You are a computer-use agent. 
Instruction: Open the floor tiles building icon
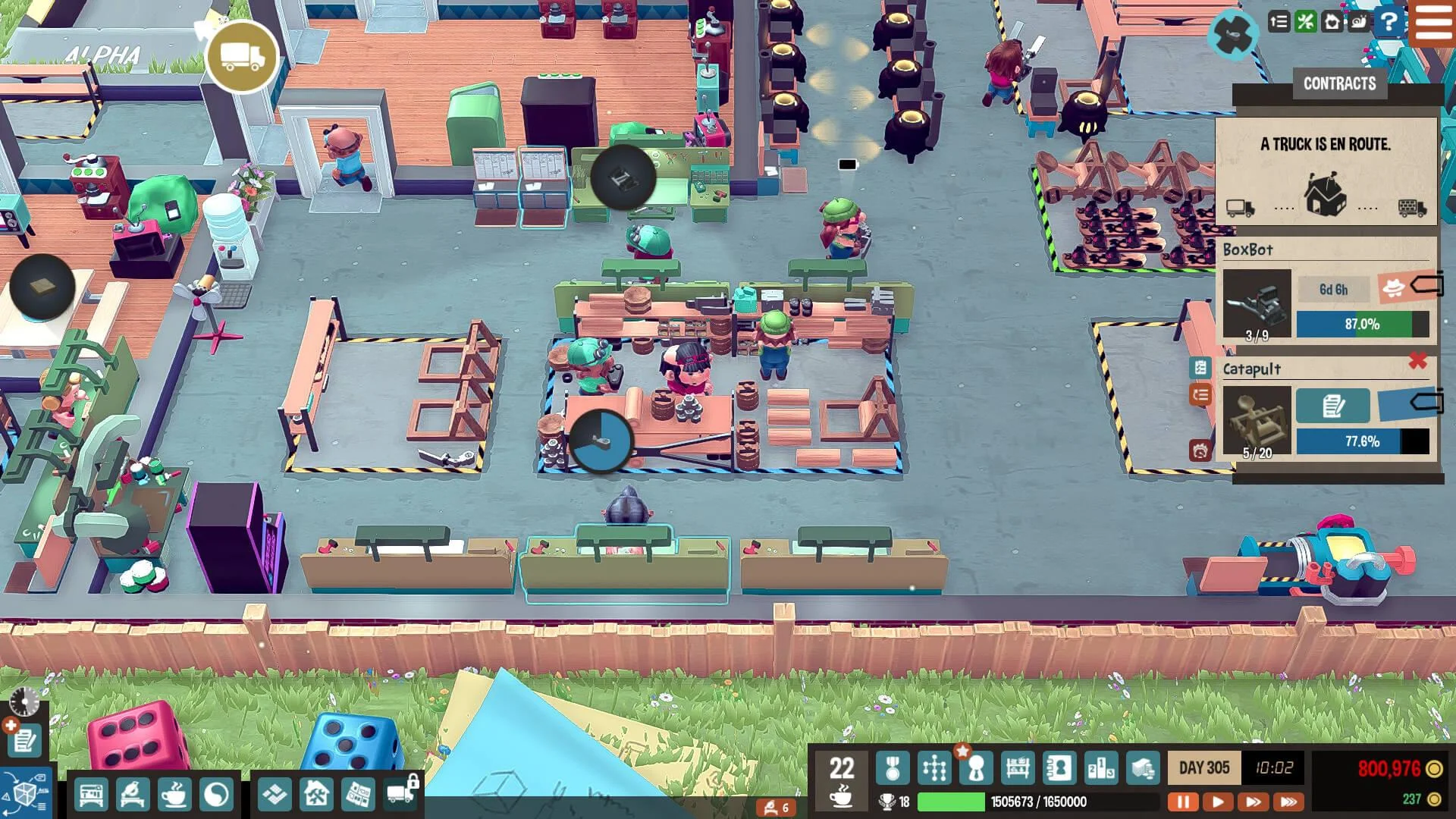tap(275, 795)
